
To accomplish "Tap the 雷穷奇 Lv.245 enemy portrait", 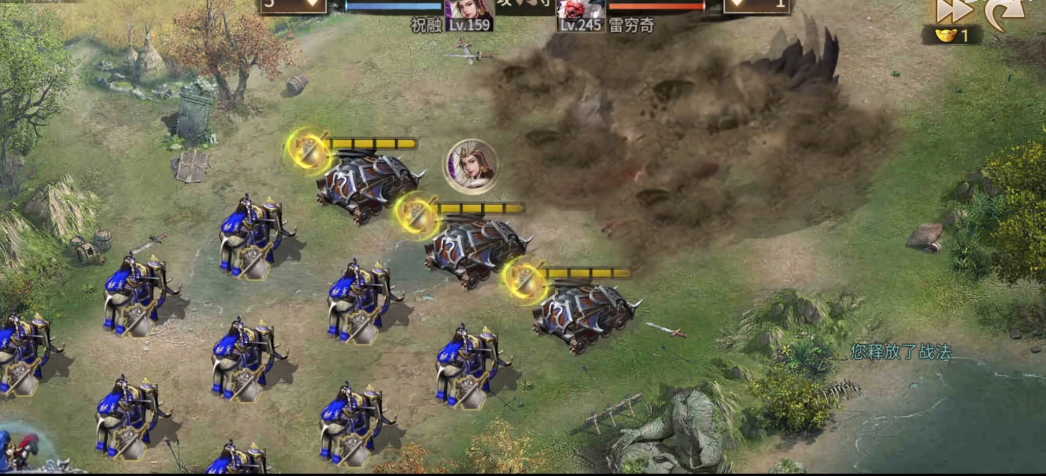I will (580, 10).
